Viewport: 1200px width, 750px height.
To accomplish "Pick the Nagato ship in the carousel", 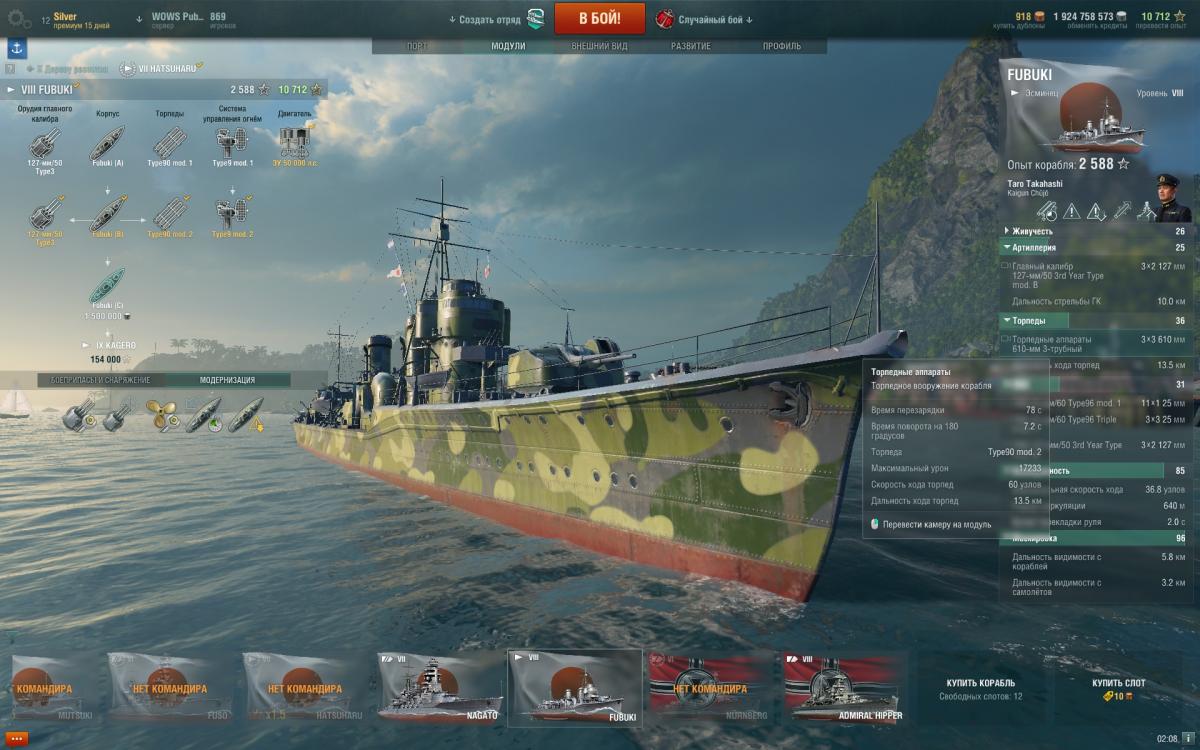I will click(440, 687).
